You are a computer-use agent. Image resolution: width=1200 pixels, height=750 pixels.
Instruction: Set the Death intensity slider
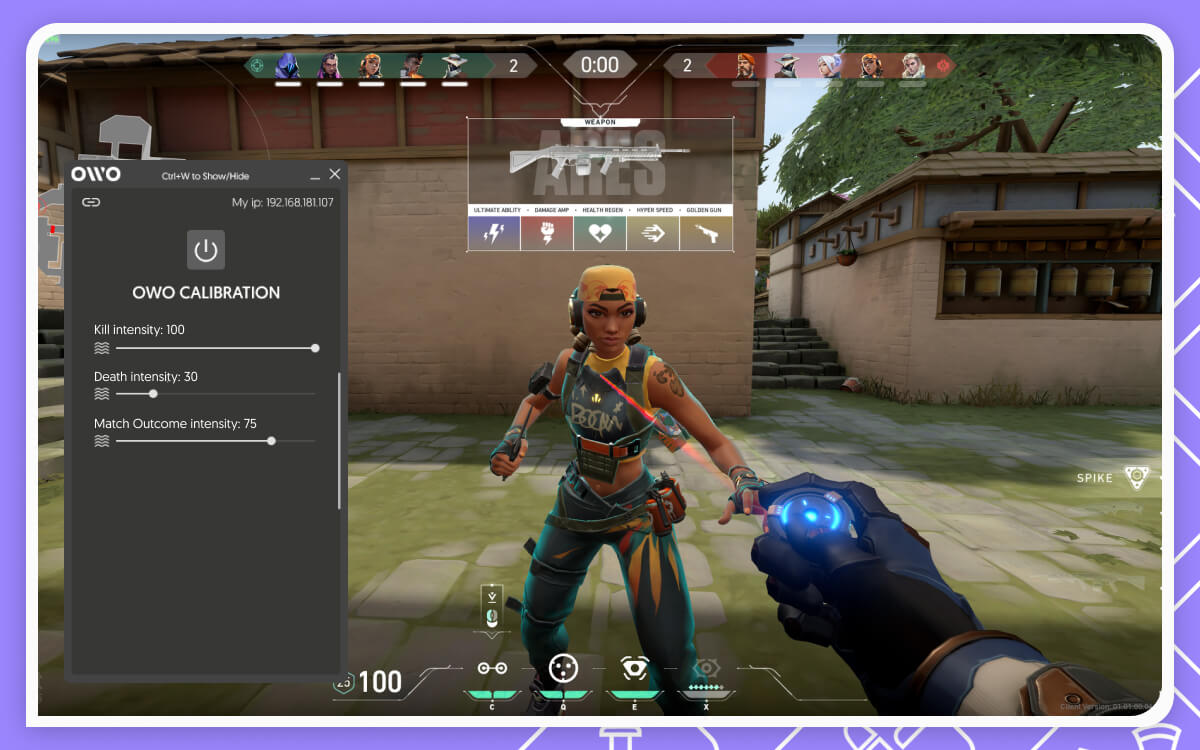pyautogui.click(x=153, y=394)
